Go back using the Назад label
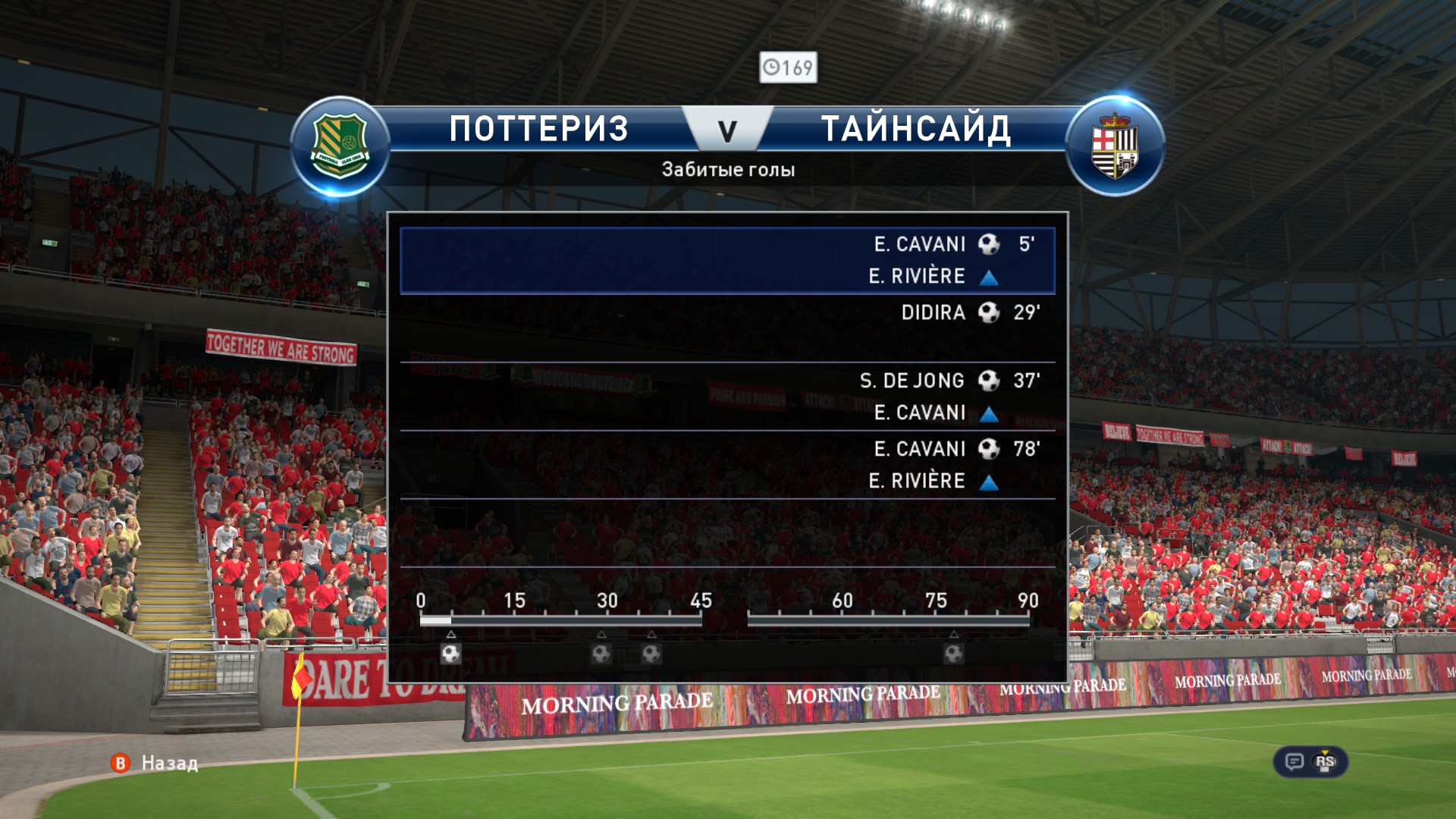The height and width of the screenshot is (819, 1456). pyautogui.click(x=169, y=763)
